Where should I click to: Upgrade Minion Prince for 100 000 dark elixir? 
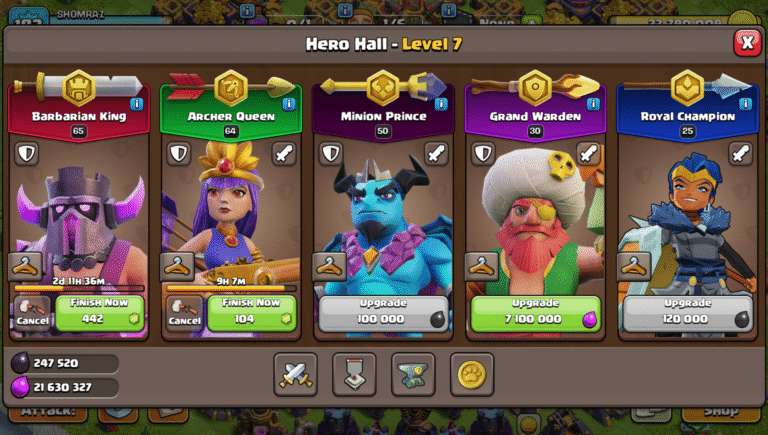[384, 312]
